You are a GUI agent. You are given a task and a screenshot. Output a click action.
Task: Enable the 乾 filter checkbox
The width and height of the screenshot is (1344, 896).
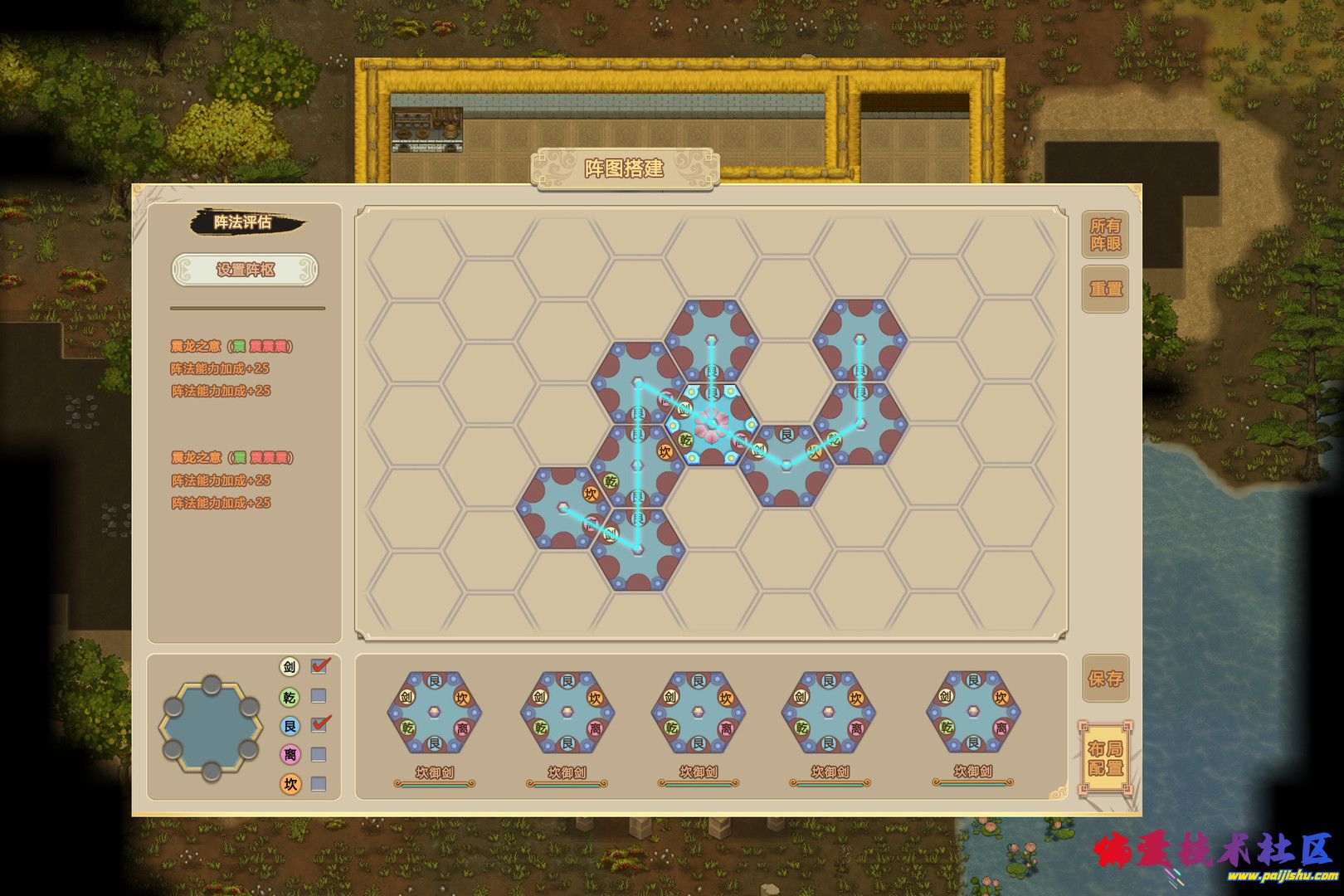pos(319,696)
